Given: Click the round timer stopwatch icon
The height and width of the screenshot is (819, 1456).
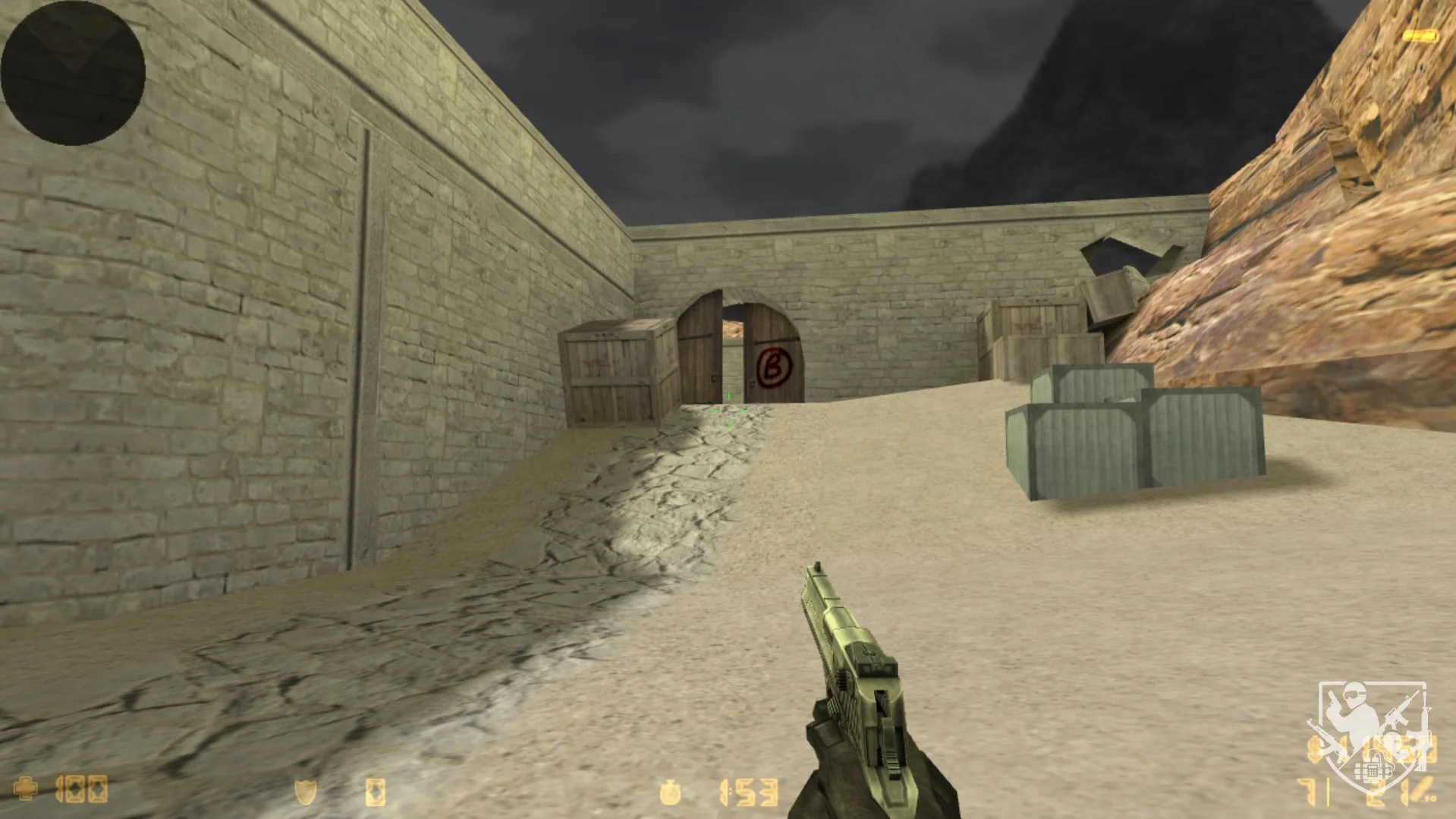Looking at the screenshot, I should [x=671, y=792].
